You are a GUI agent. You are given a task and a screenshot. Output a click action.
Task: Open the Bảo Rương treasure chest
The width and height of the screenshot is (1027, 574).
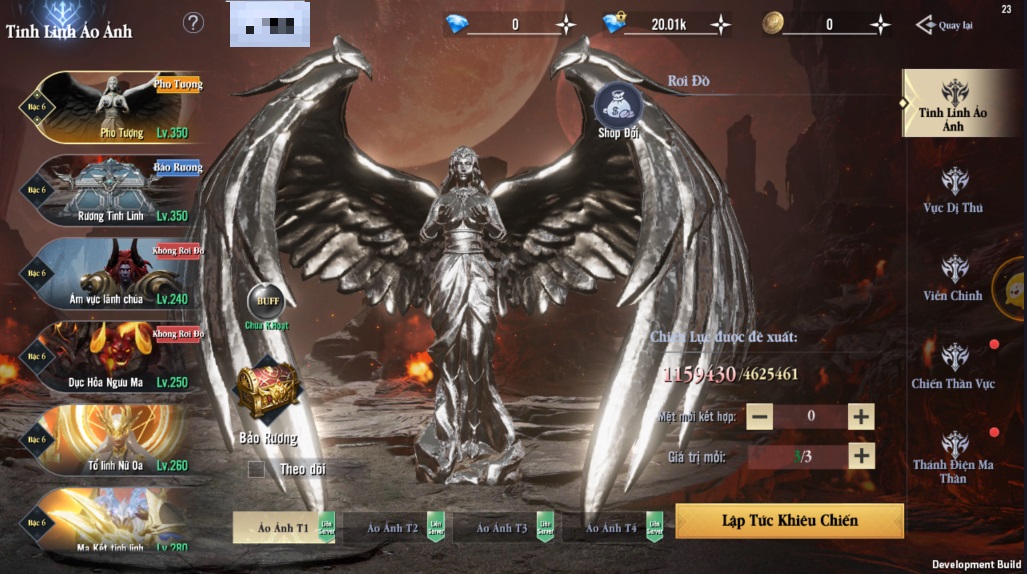coord(267,392)
